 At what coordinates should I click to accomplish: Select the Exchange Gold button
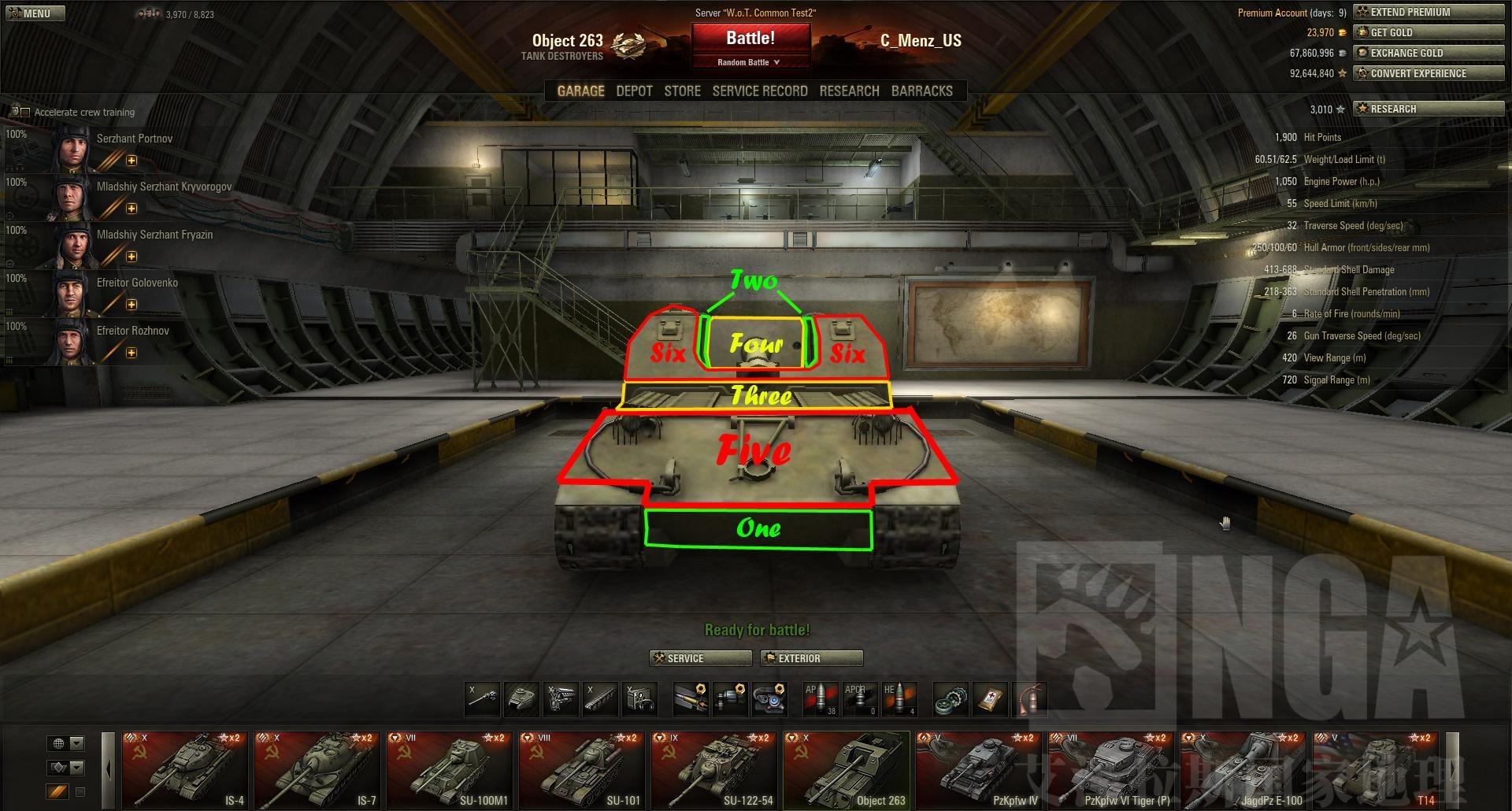[x=1428, y=53]
